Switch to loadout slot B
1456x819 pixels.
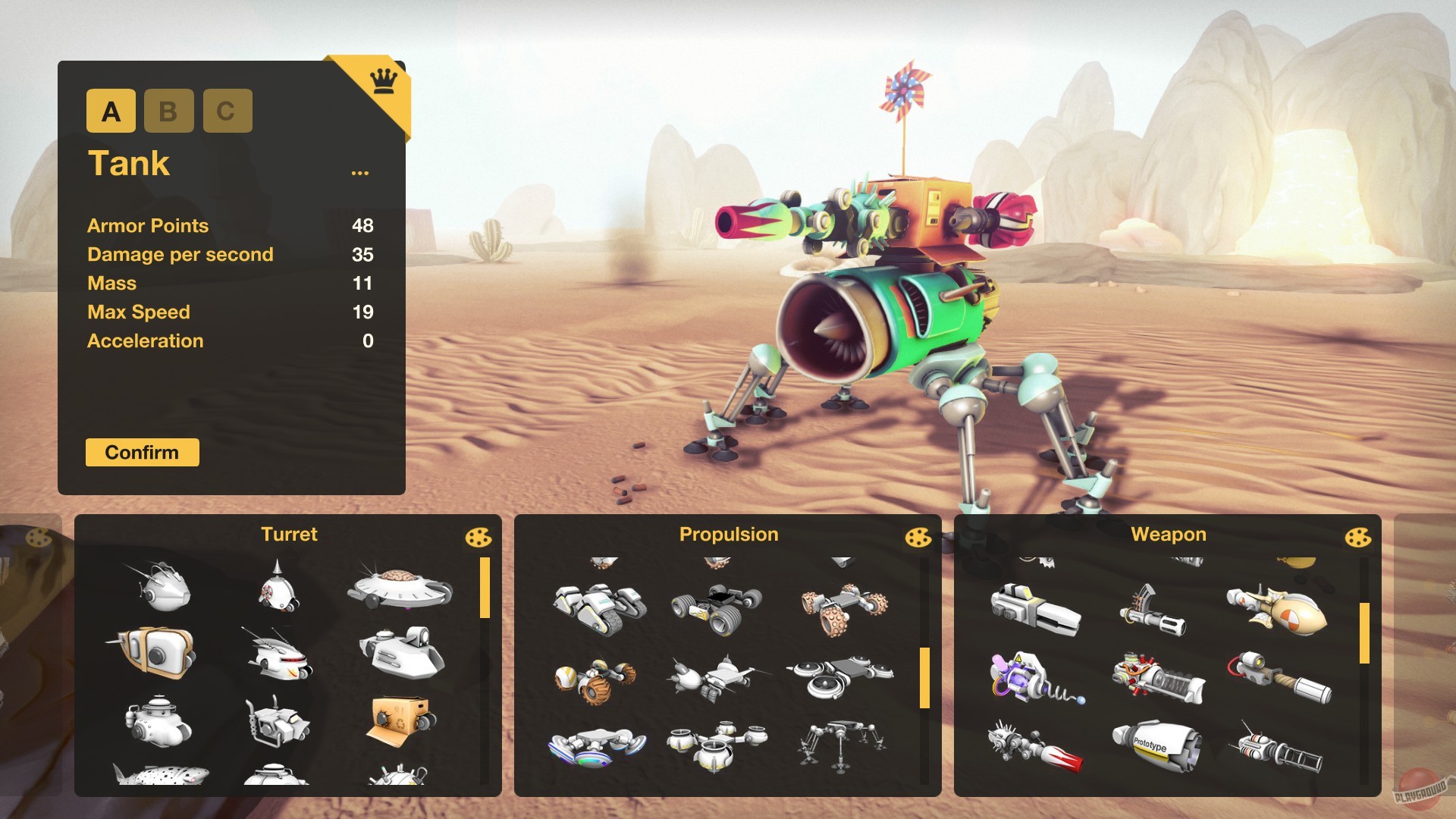(168, 111)
